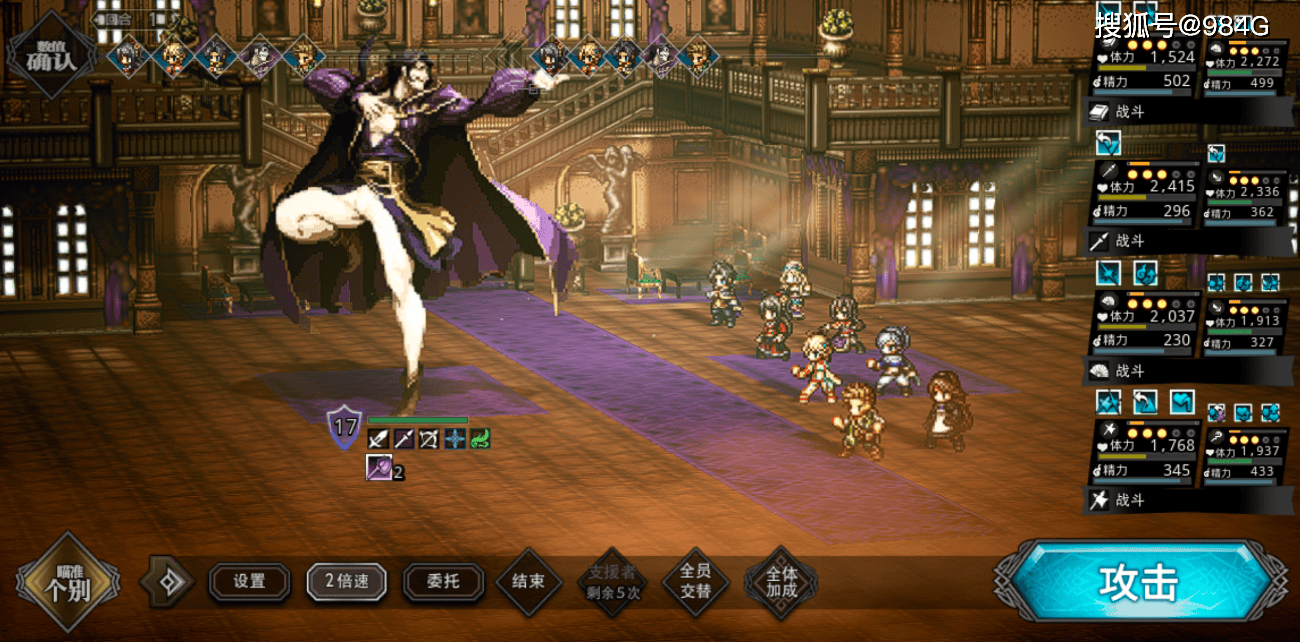Enable 委托 auto-battle
The width and height of the screenshot is (1300, 642).
(443, 582)
